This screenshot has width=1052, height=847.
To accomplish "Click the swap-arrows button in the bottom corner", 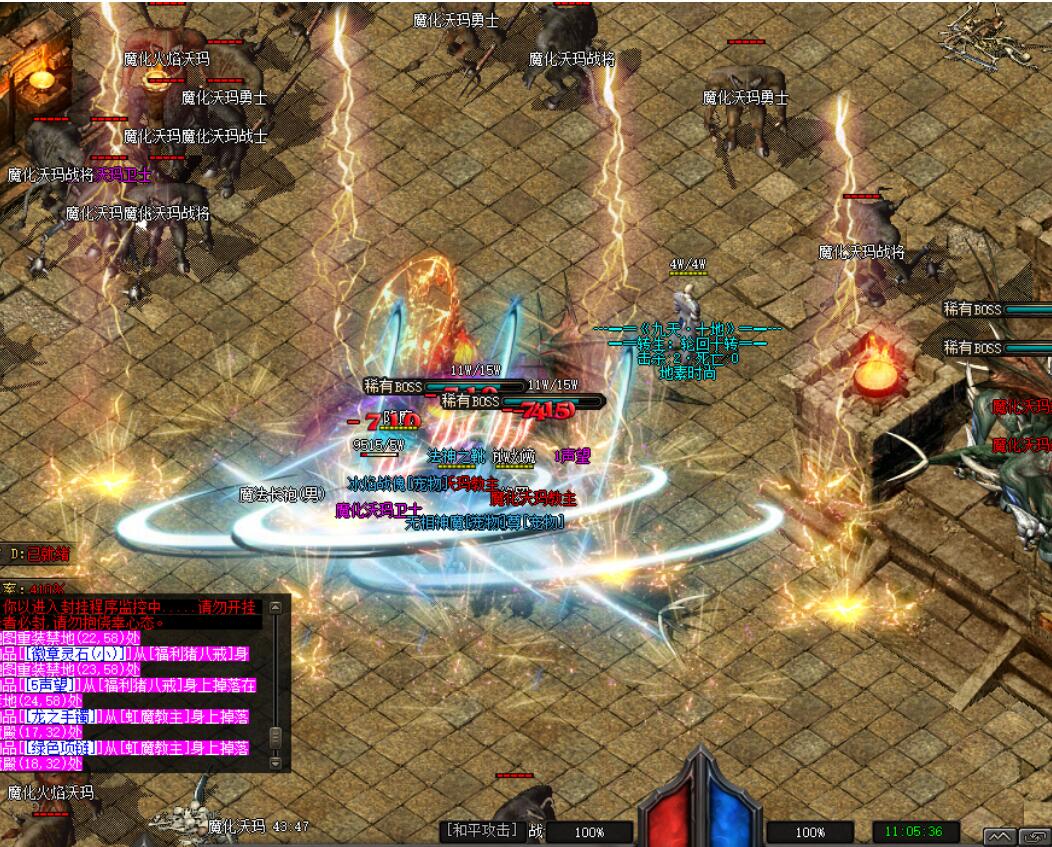I will [1036, 836].
